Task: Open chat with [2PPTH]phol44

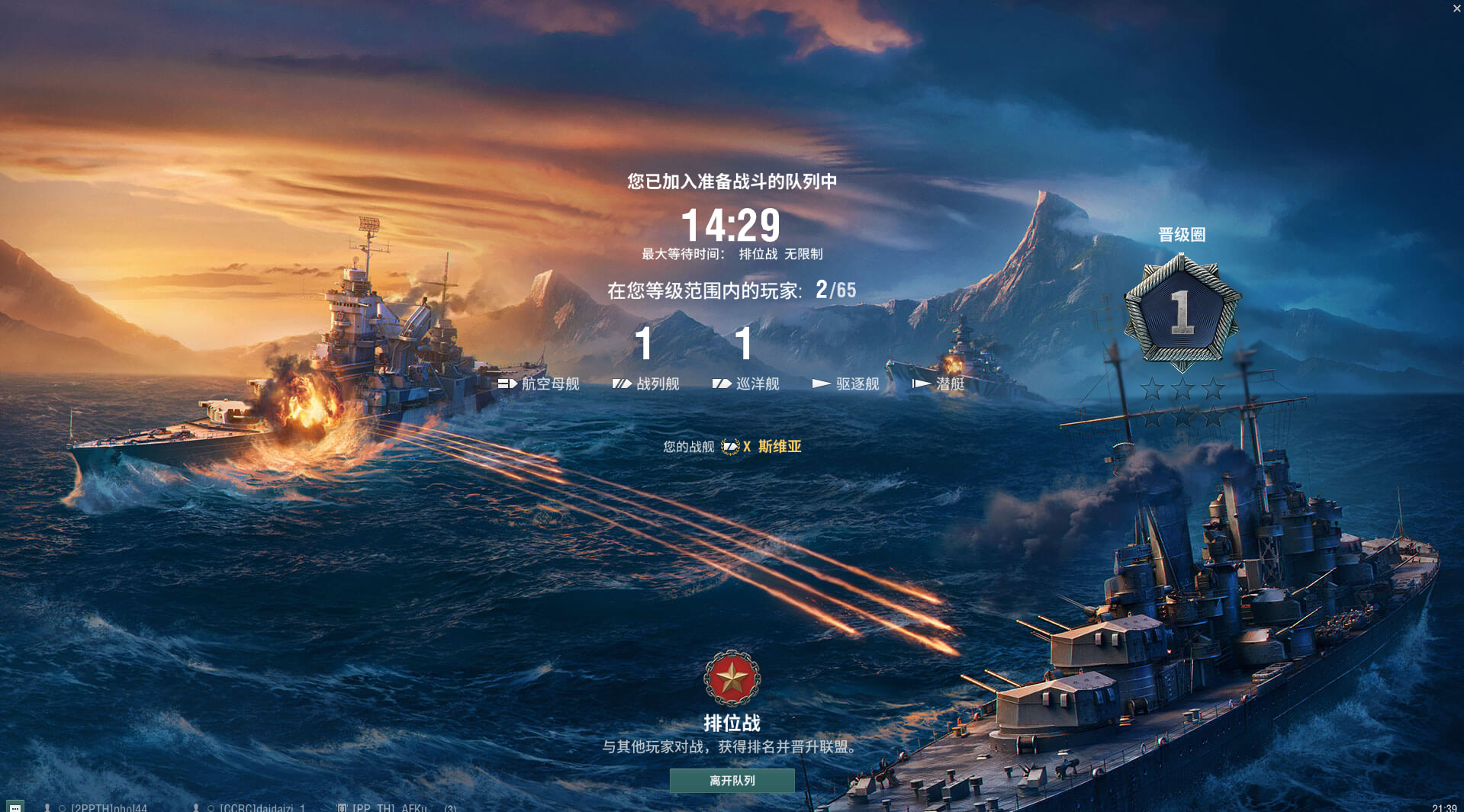Action: [x=108, y=807]
